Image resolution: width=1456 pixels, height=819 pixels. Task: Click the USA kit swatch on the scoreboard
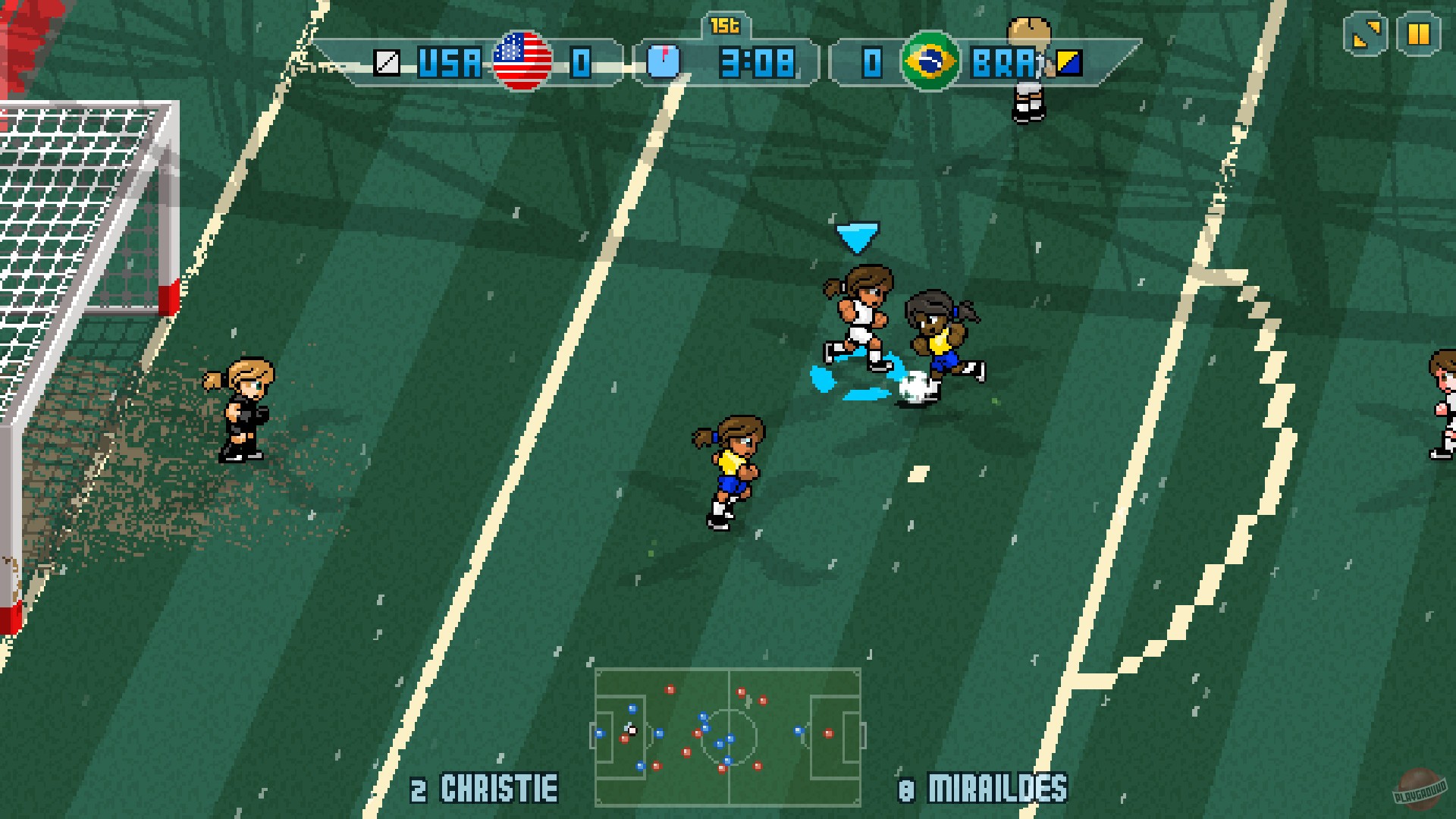point(386,64)
